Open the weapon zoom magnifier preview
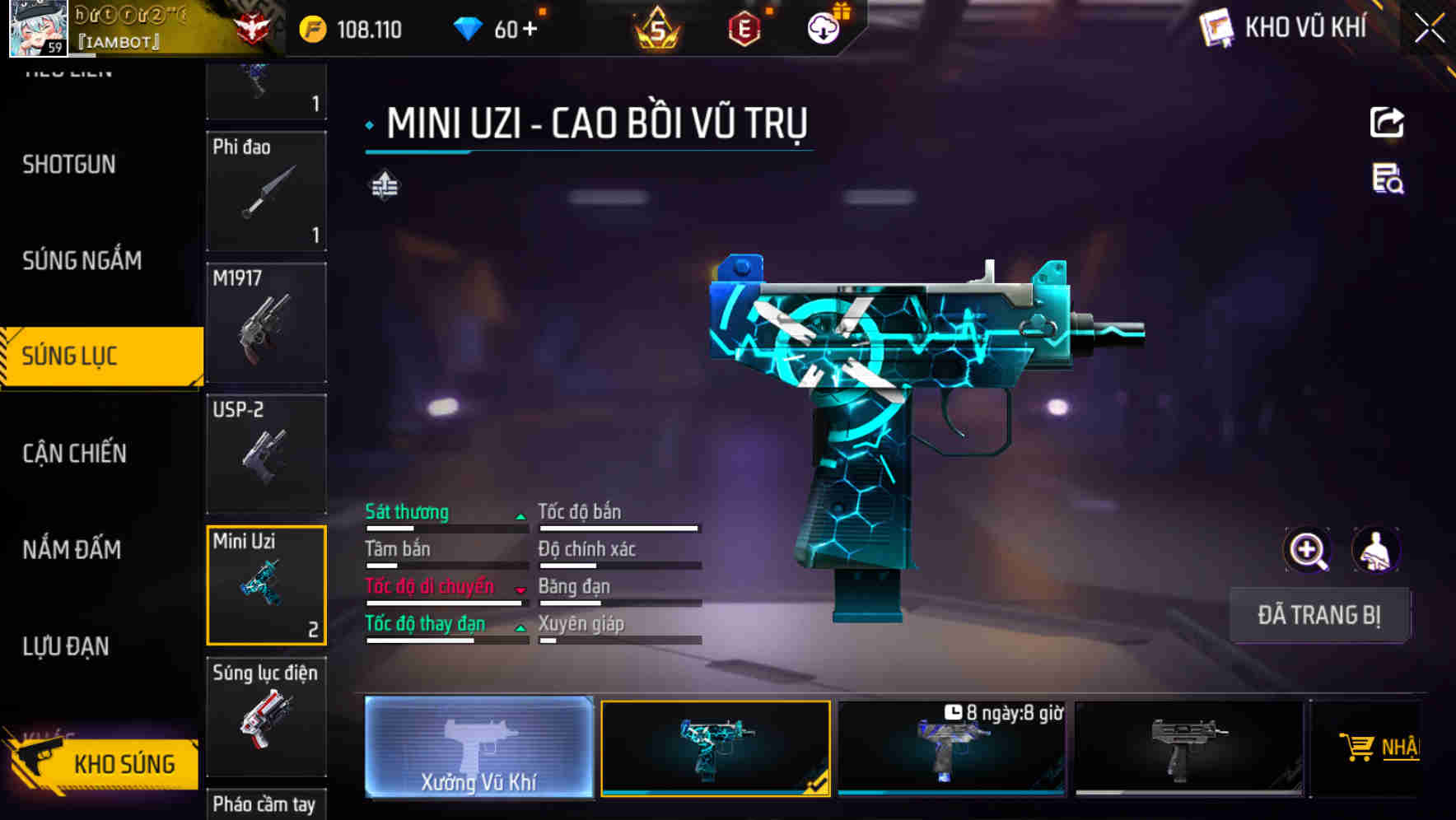Image resolution: width=1456 pixels, height=820 pixels. 1306,550
